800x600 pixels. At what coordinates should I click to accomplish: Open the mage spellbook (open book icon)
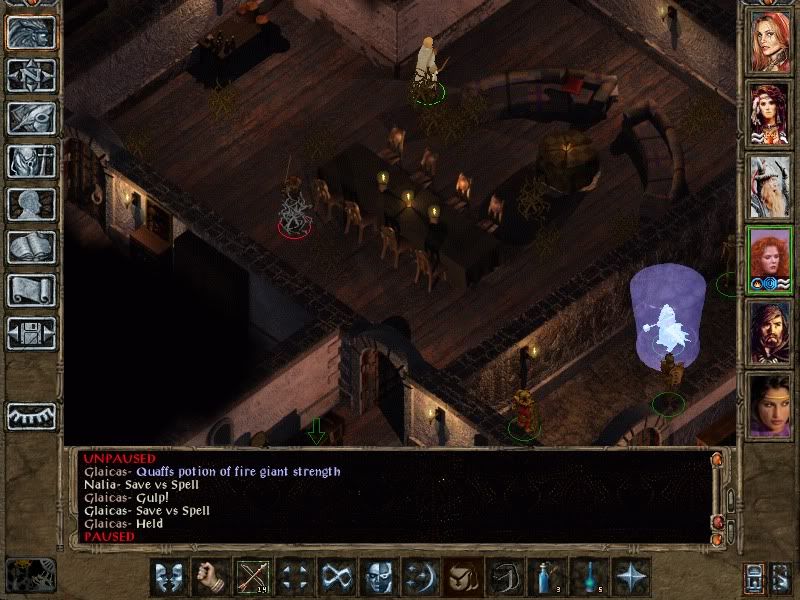point(31,247)
